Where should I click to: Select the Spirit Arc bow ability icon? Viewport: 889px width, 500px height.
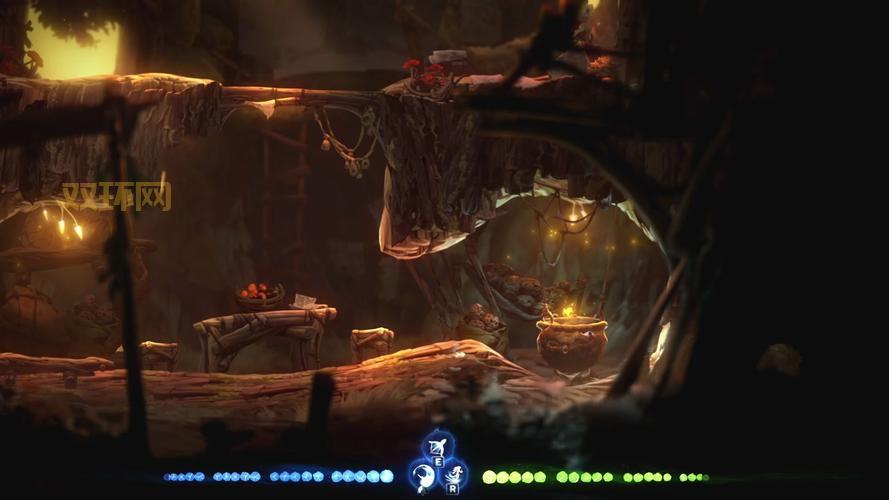click(437, 444)
